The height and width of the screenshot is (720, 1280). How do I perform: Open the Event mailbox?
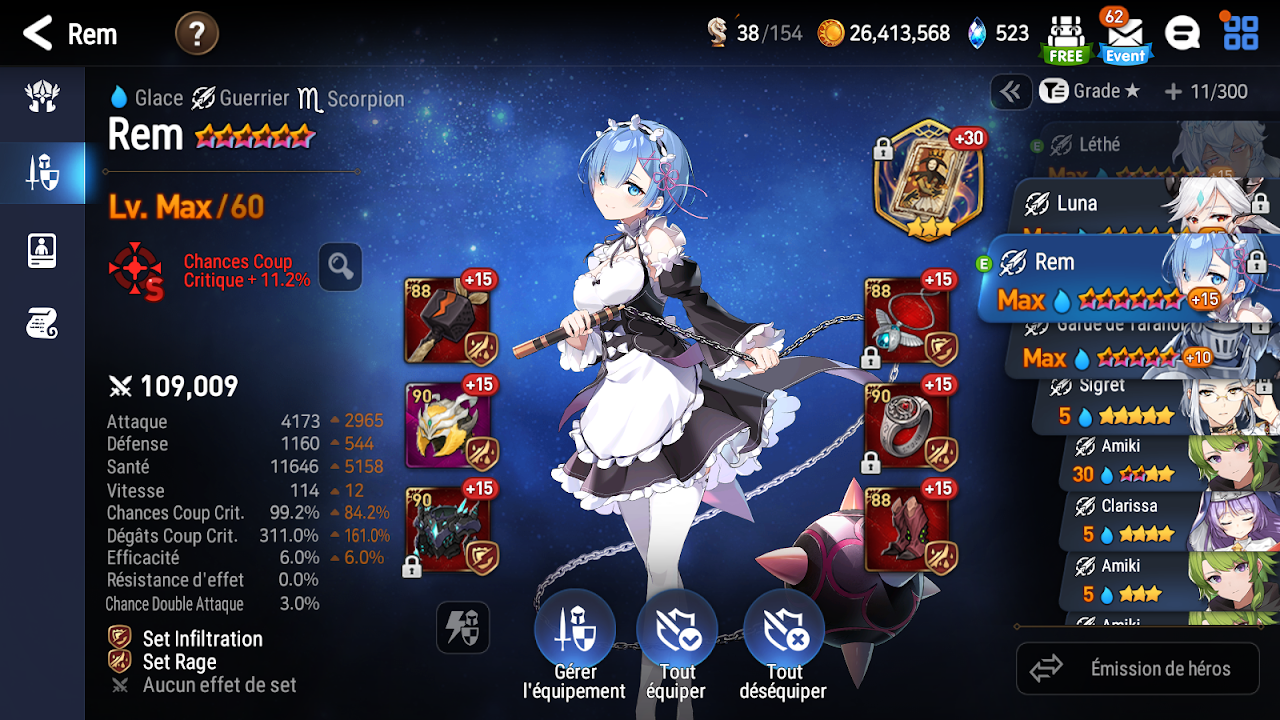(1125, 38)
